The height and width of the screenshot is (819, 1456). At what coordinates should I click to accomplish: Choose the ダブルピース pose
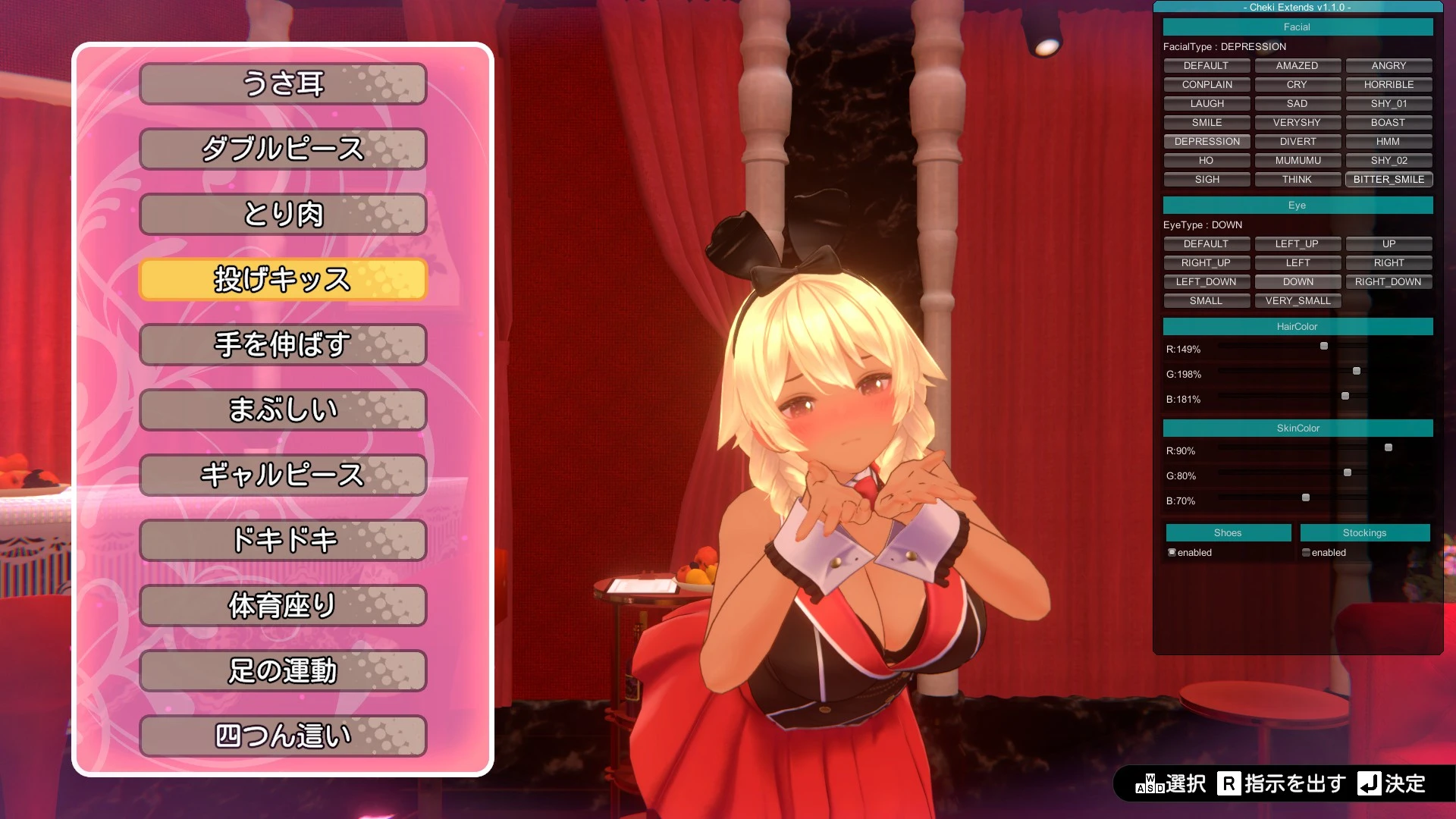coord(283,149)
